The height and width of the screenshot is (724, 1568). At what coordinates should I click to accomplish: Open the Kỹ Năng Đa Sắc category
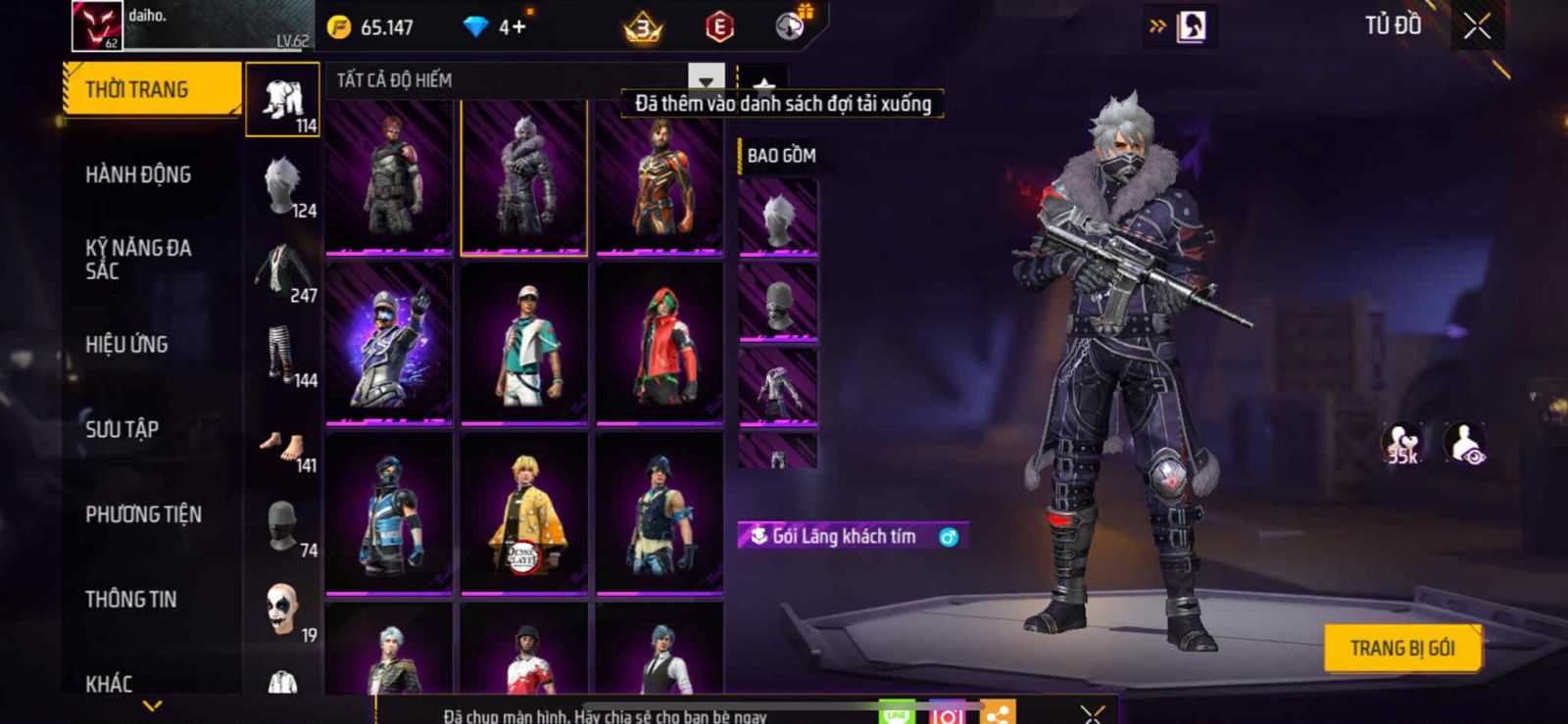tap(138, 260)
